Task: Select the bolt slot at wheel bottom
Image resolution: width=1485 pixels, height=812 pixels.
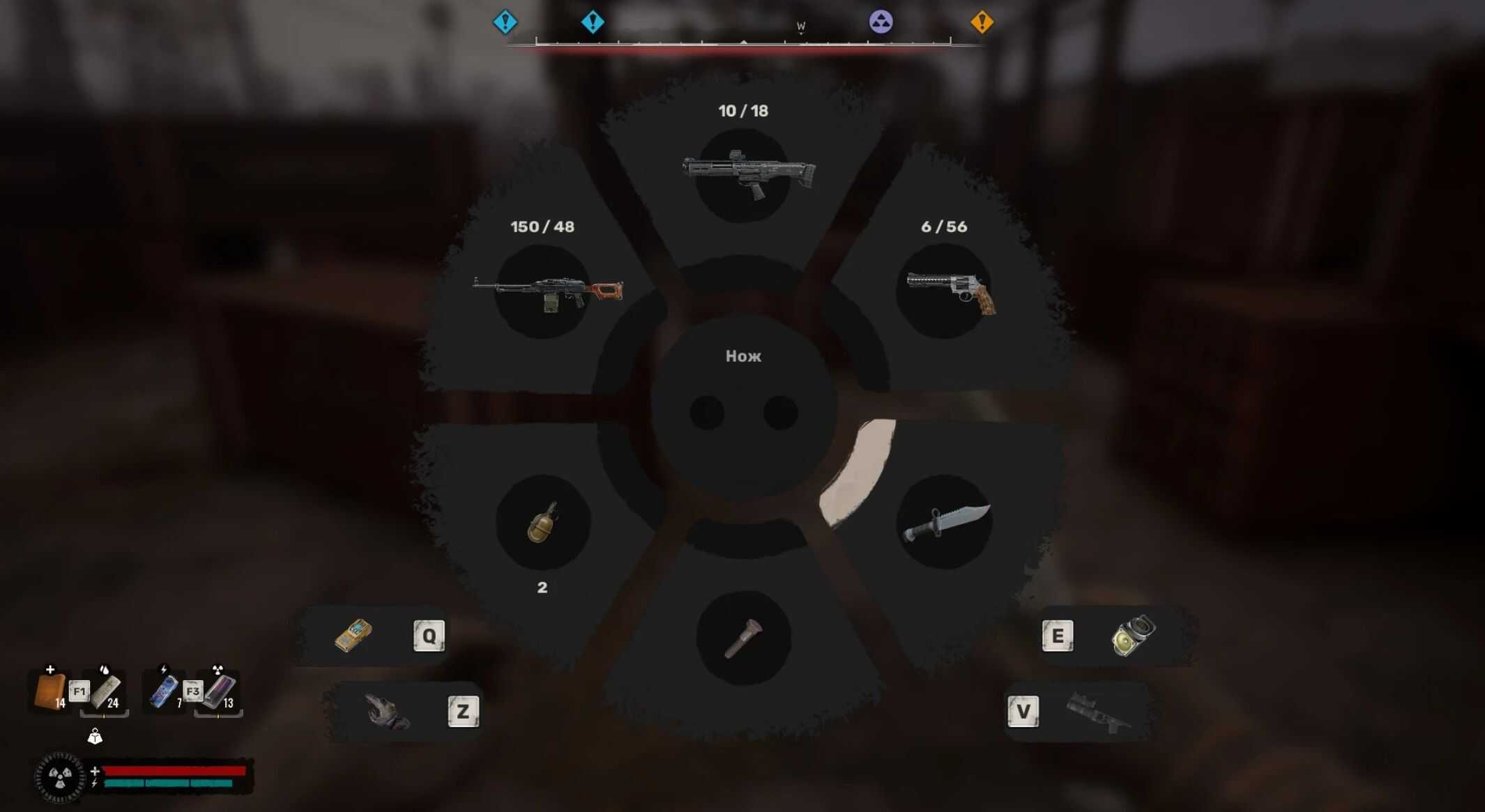Action: pos(744,638)
